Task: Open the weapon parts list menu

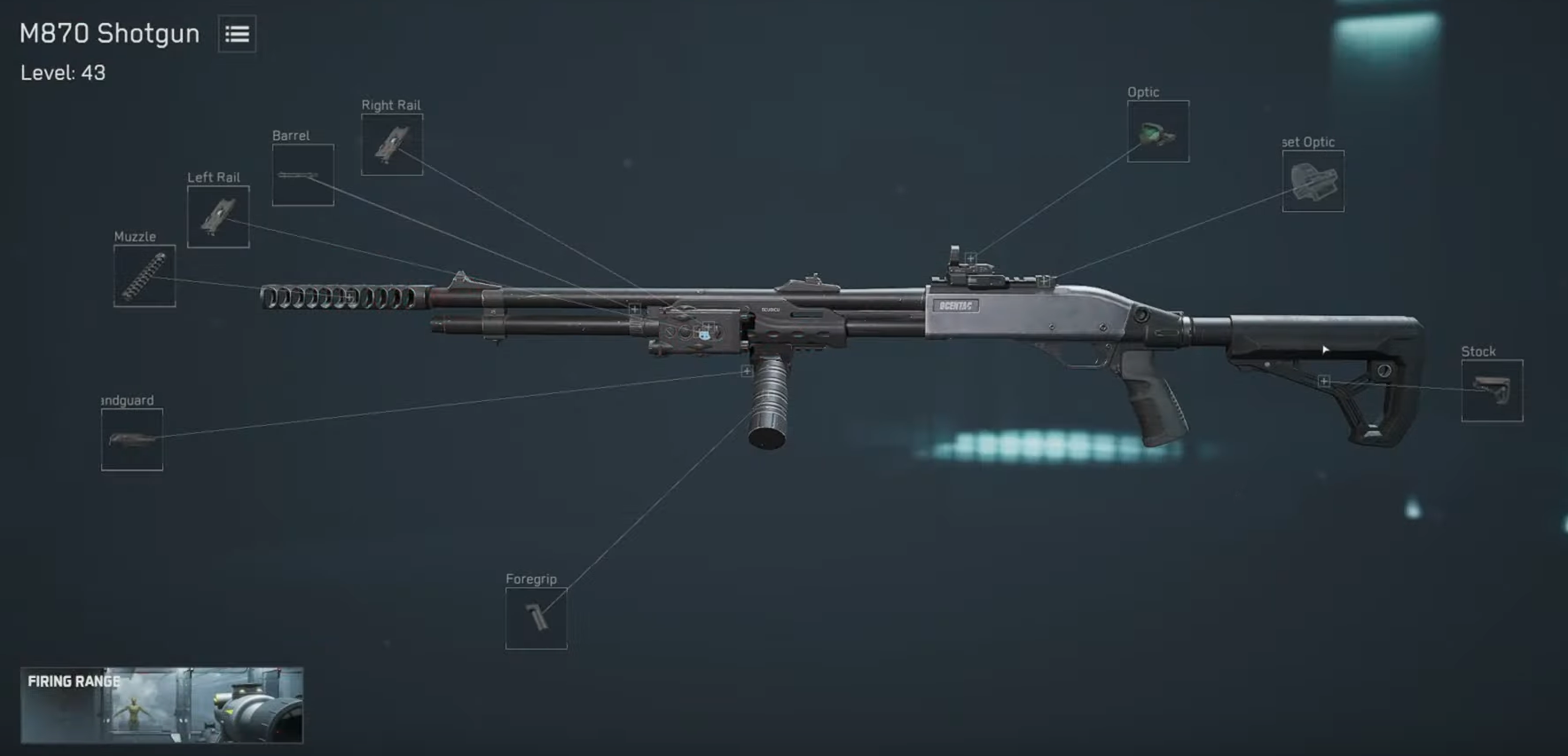Action: (x=236, y=34)
